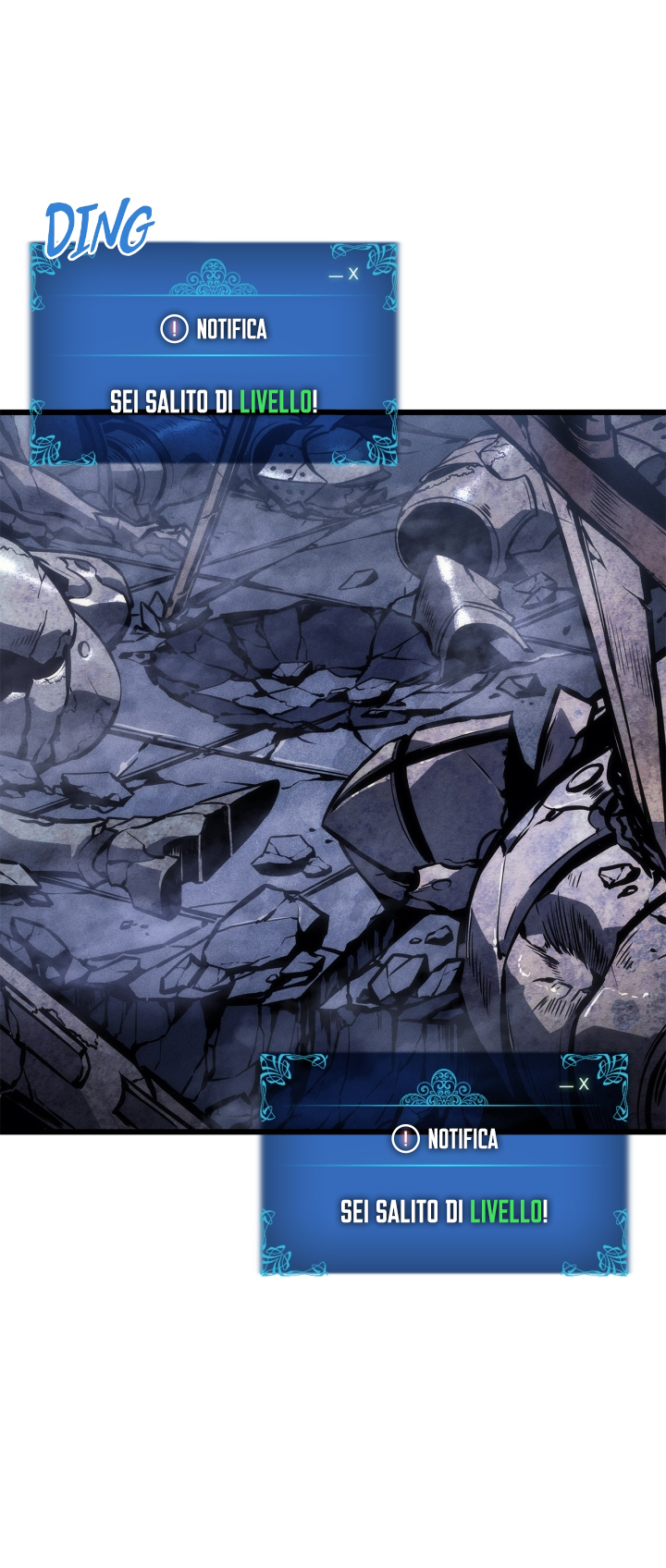Close the notification window beside the DING text
This screenshot has width=666, height=1568.
coord(353,275)
